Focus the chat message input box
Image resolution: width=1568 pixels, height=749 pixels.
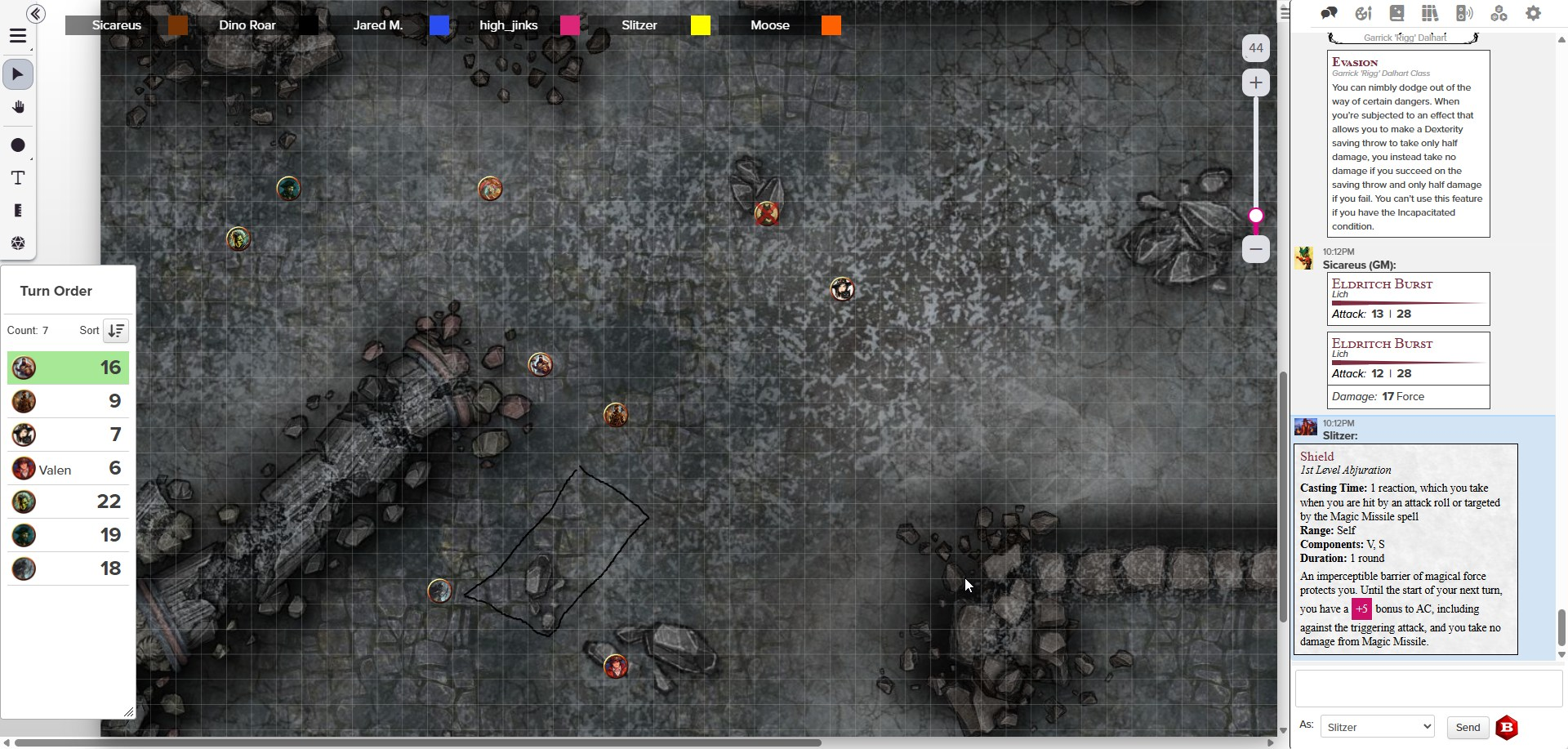point(1428,689)
